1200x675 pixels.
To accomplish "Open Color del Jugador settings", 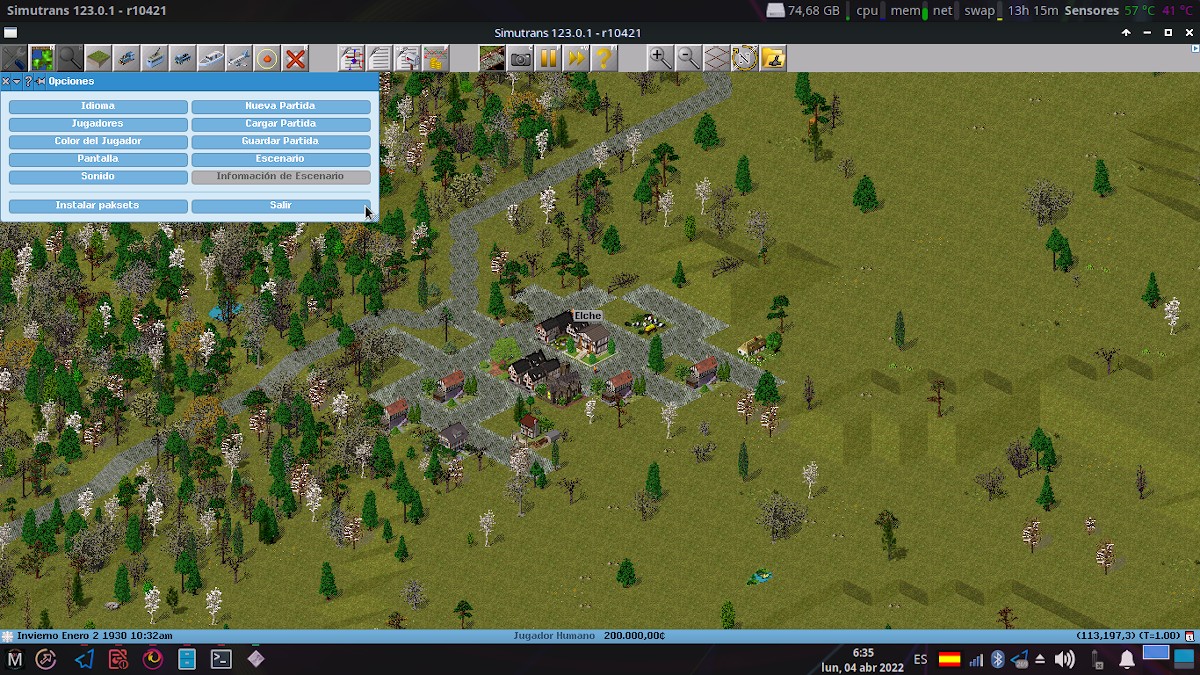I will [x=98, y=141].
